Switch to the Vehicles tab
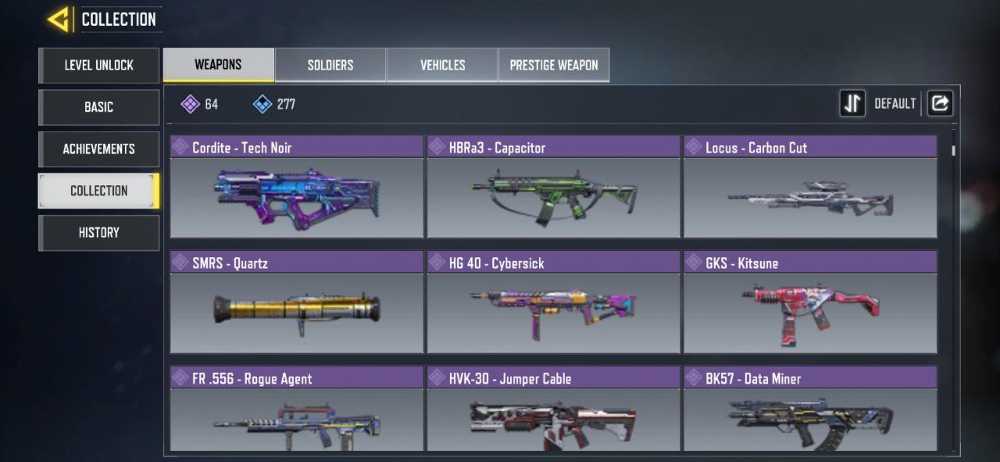The height and width of the screenshot is (462, 1000). (x=442, y=65)
